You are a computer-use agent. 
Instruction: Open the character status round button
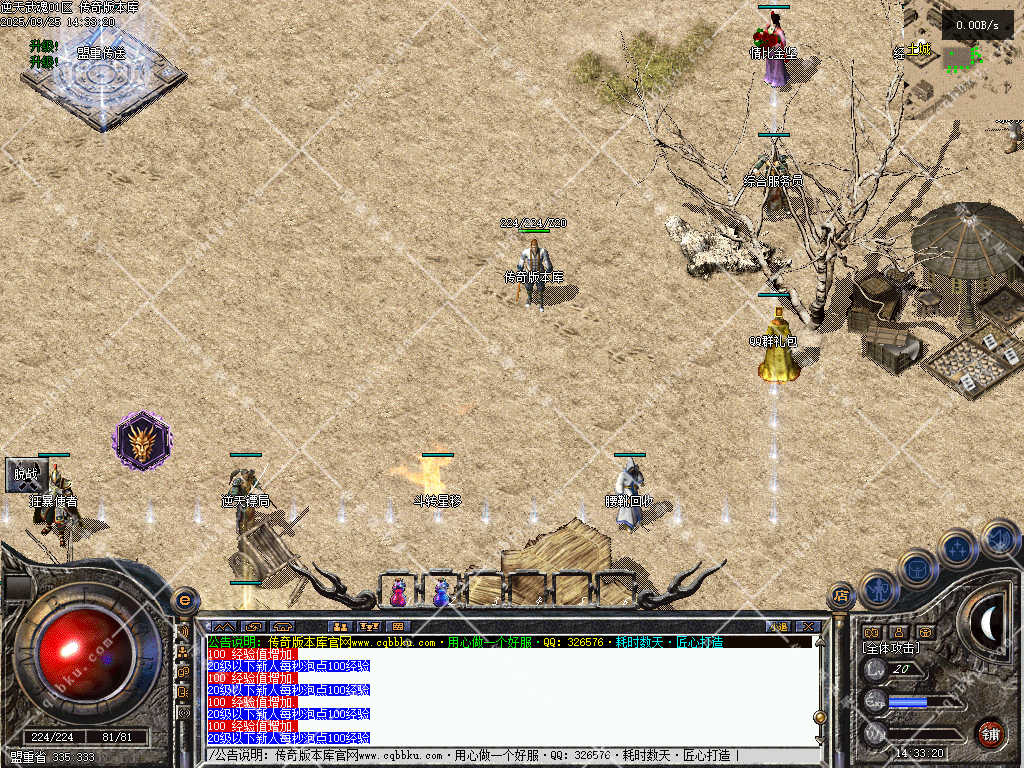click(879, 588)
